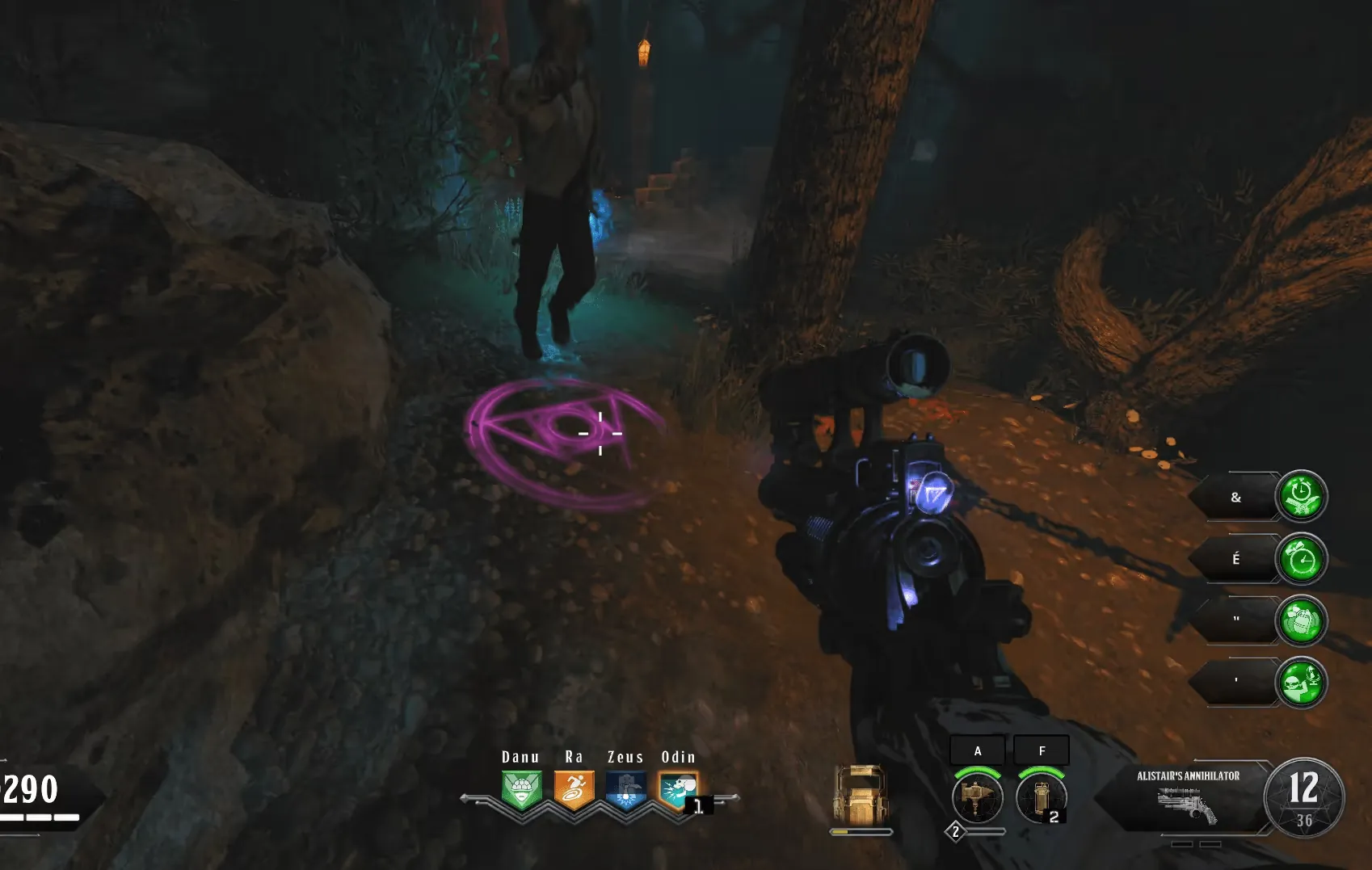Viewport: 1372px width, 870px height.
Task: Select the orange Ra running man perk
Action: (x=574, y=790)
